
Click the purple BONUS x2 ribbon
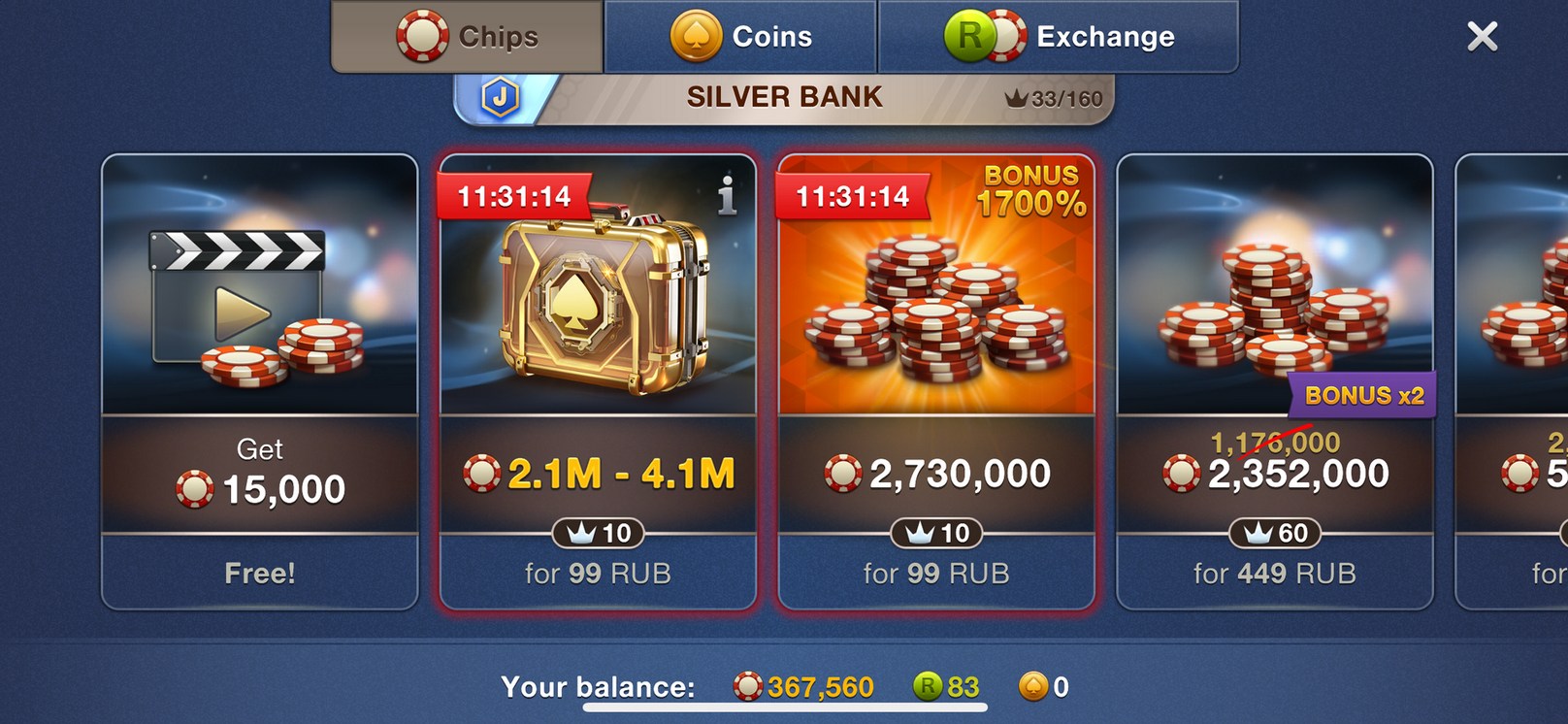click(x=1362, y=396)
